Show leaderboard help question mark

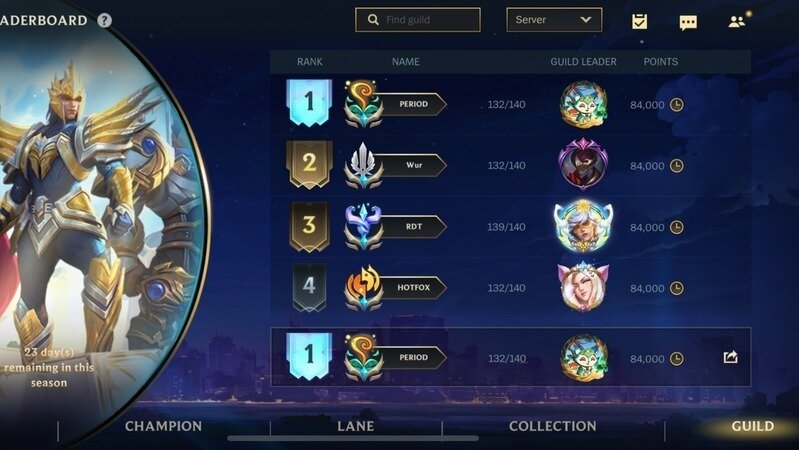click(105, 20)
